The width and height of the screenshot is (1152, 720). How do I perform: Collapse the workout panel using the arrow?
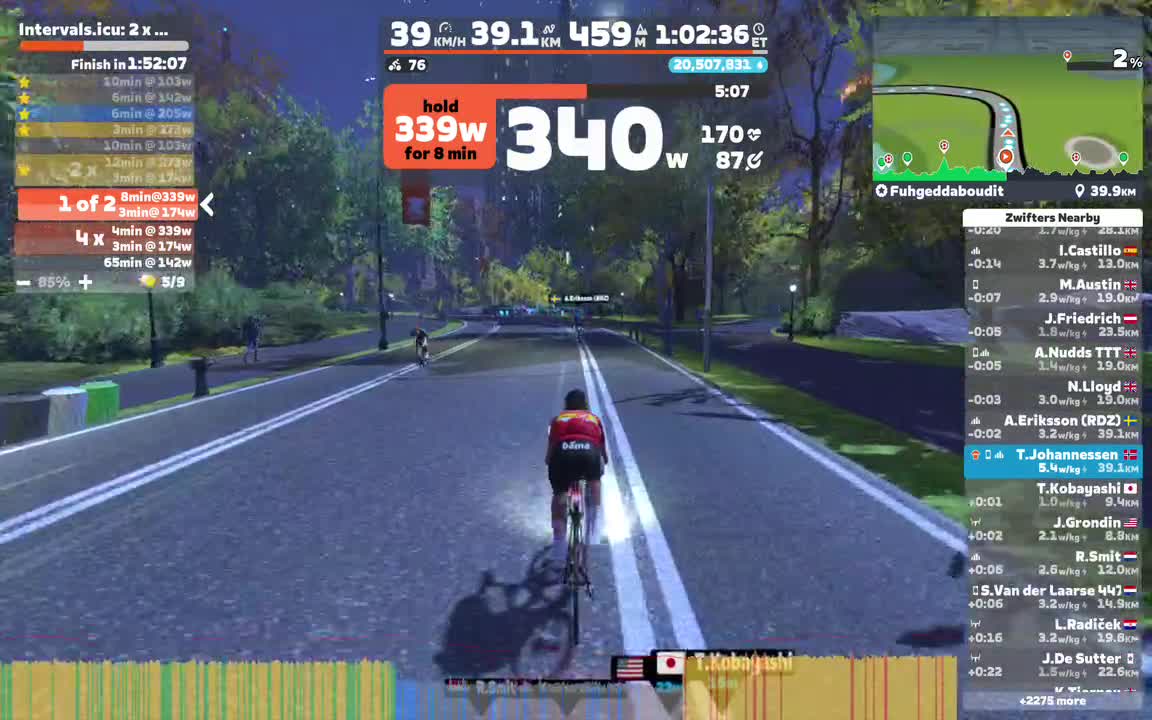pos(207,205)
